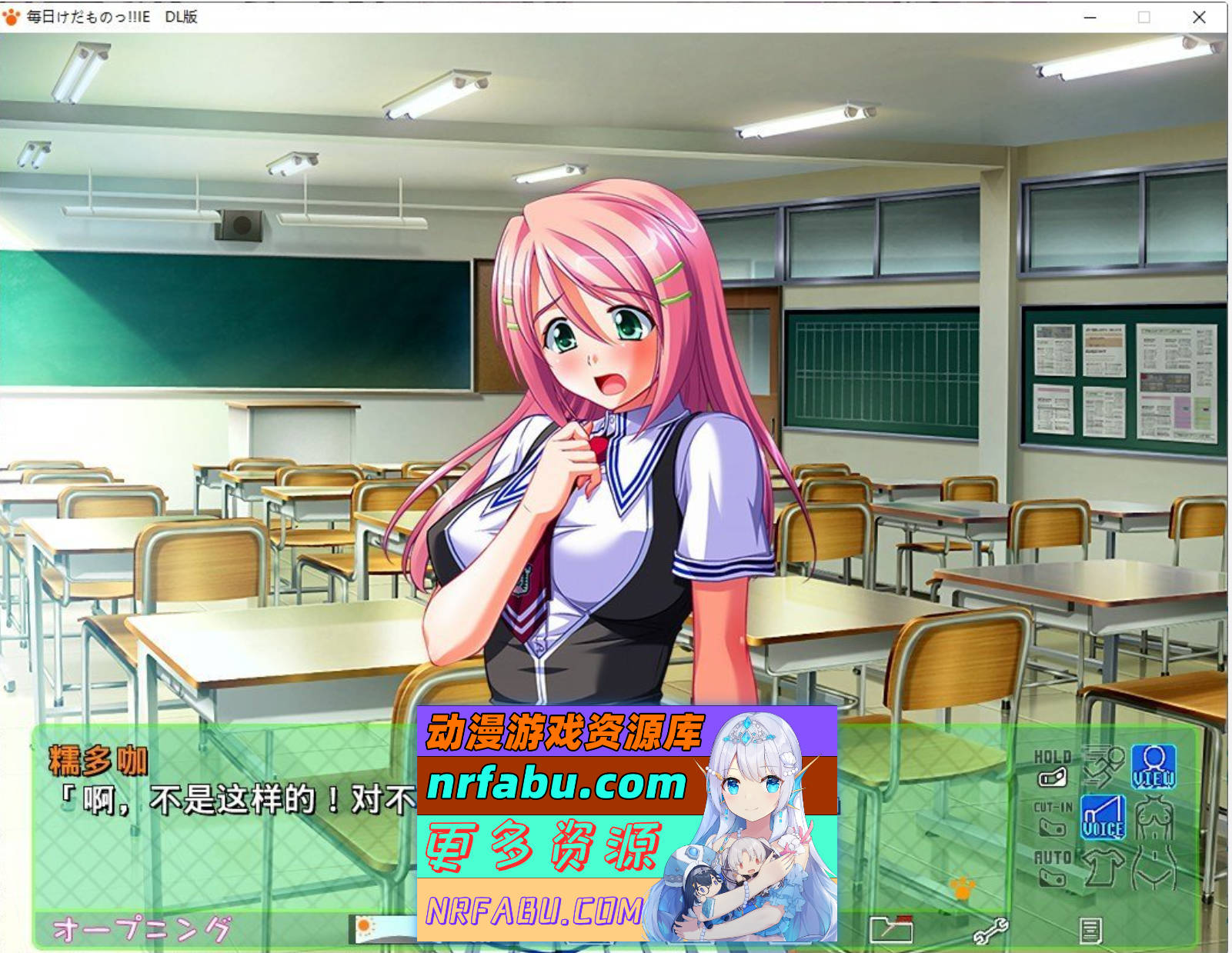
Task: Enable HOLD mode
Action: tap(1052, 778)
